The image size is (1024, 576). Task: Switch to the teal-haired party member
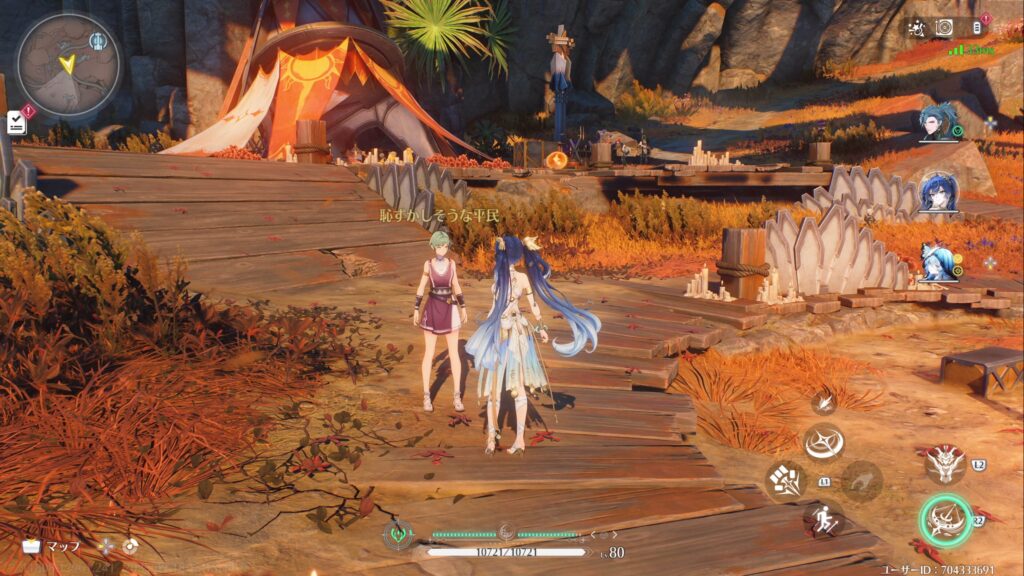(x=938, y=123)
